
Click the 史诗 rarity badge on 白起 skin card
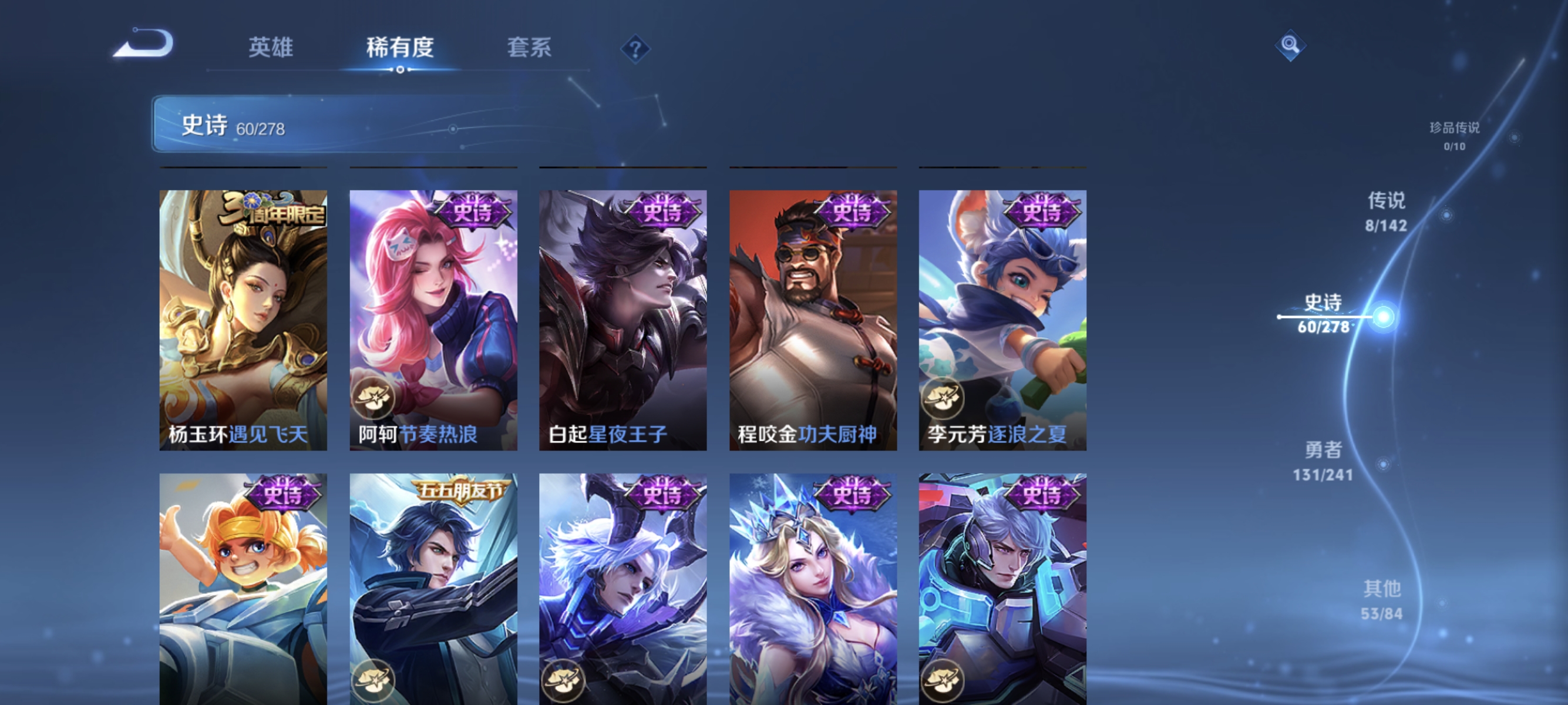[x=662, y=210]
